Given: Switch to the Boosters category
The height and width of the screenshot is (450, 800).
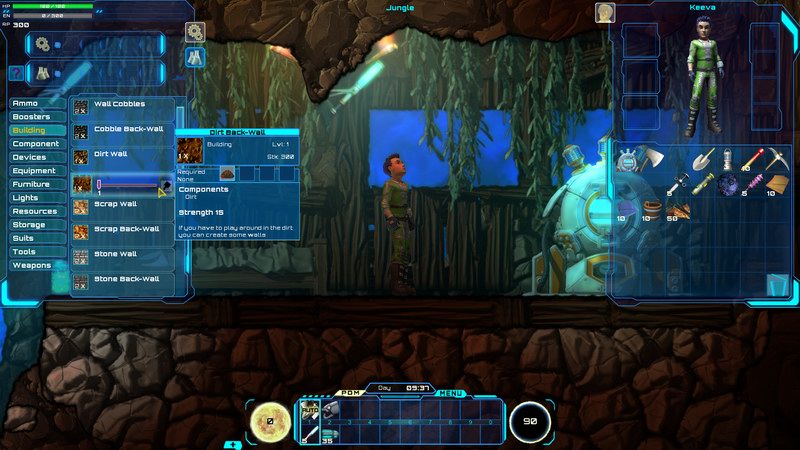Looking at the screenshot, I should coord(34,117).
